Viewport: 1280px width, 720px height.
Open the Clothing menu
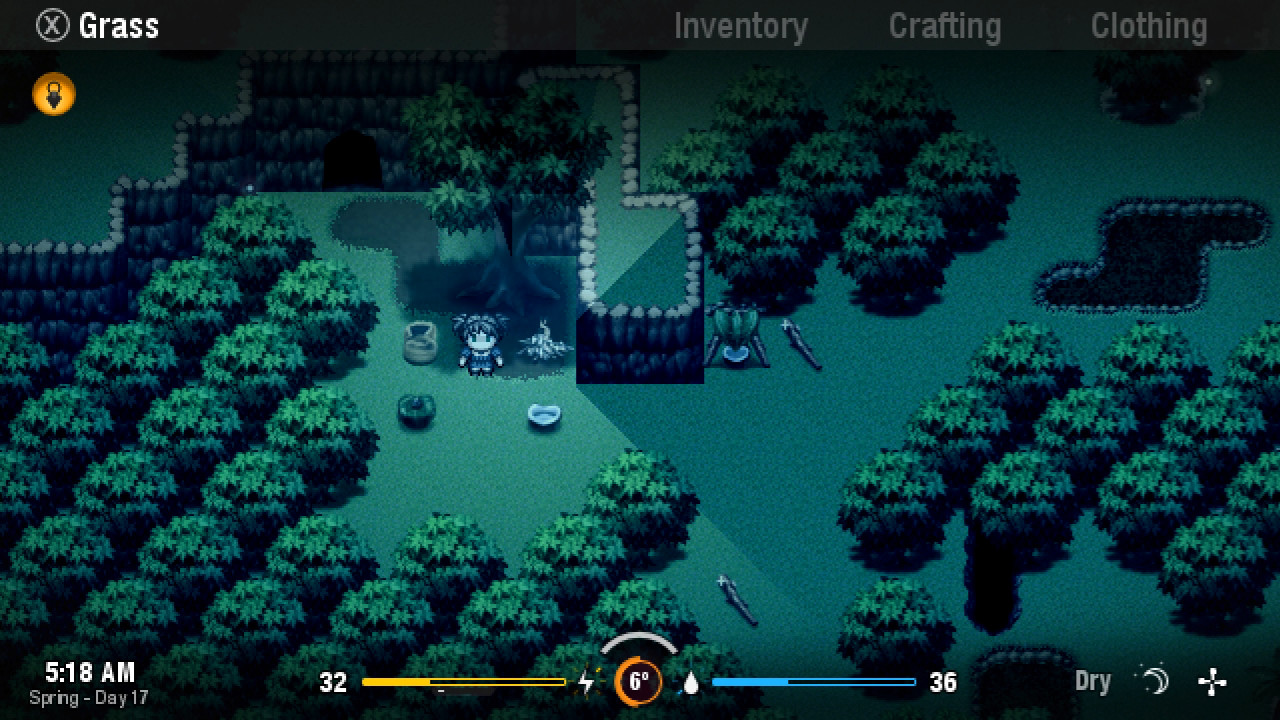click(x=1148, y=26)
